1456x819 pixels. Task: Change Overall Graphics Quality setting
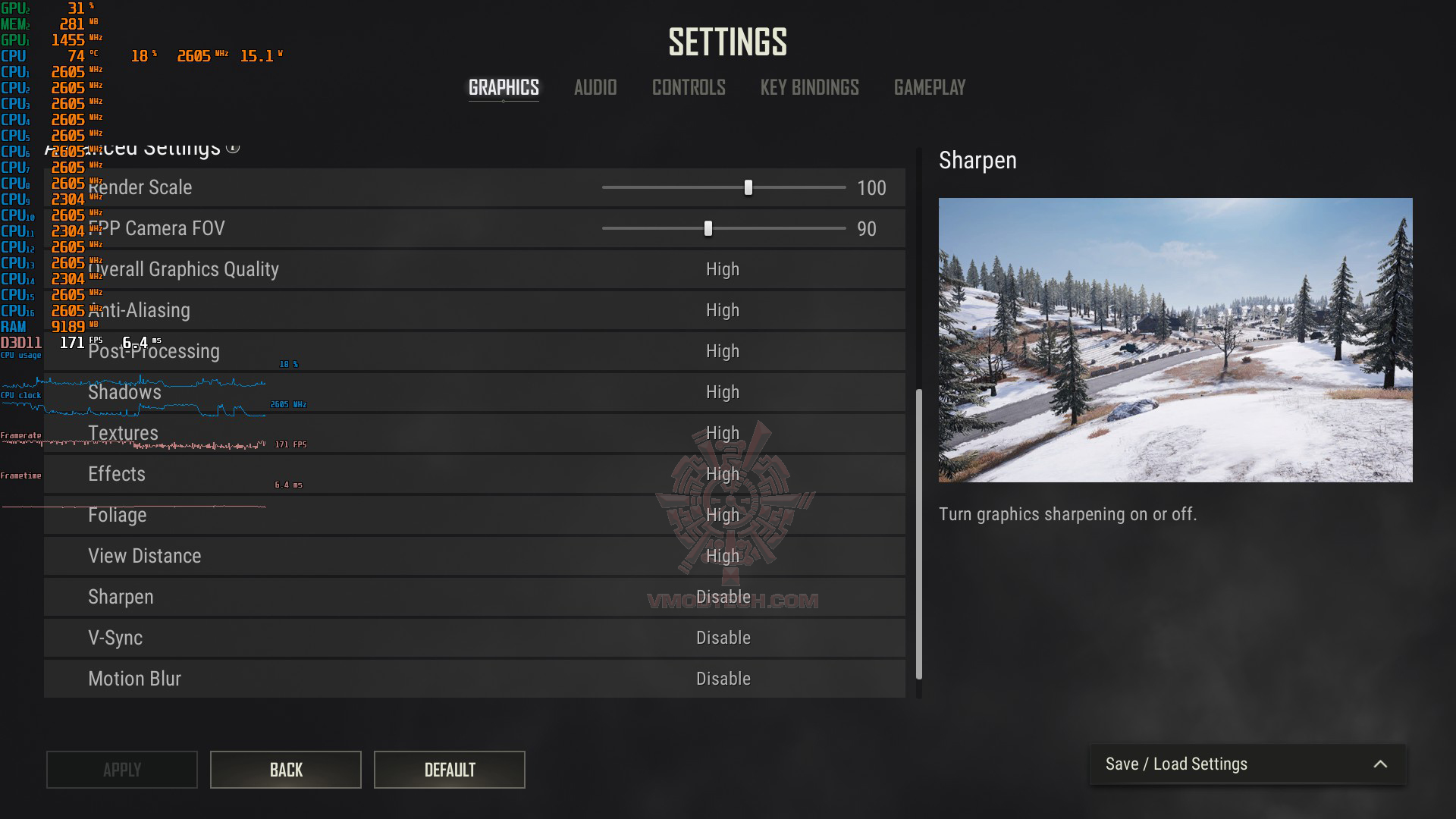tap(722, 269)
